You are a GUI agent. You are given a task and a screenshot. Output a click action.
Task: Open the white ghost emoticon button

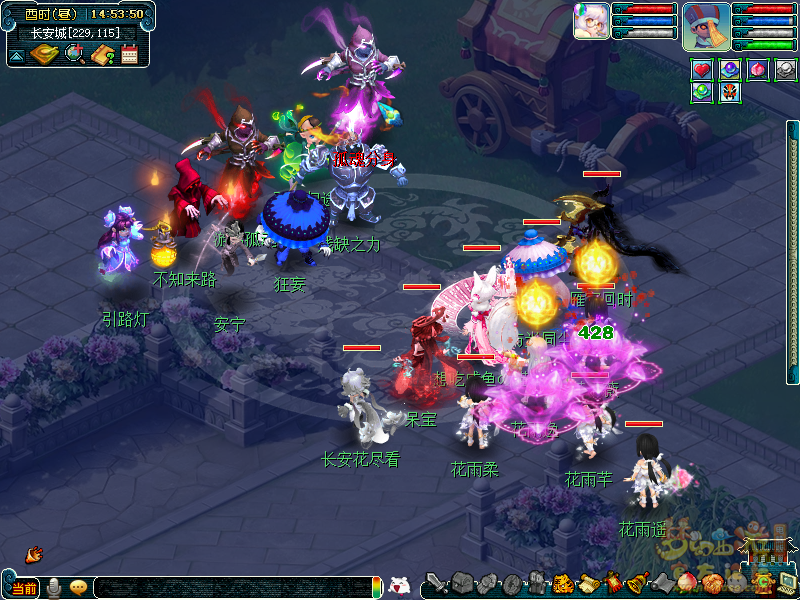coord(399,586)
